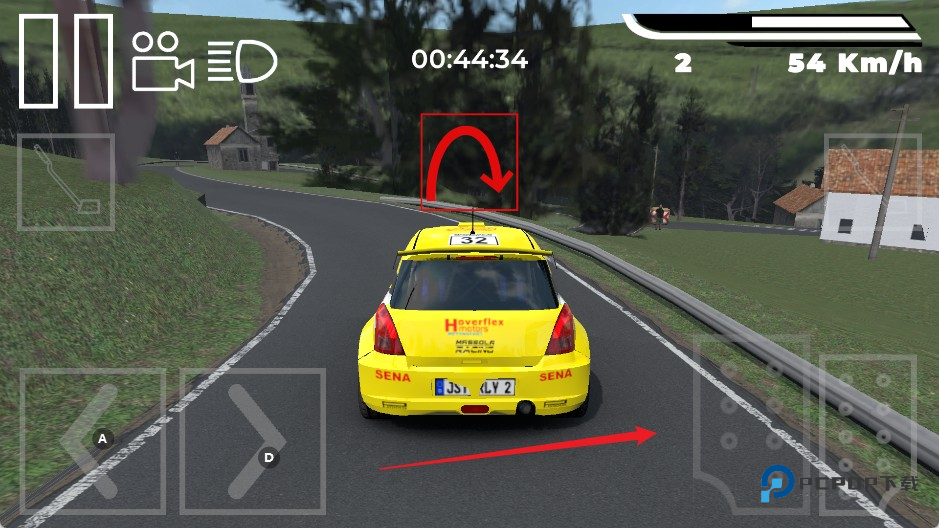Image resolution: width=939 pixels, height=528 pixels.
Task: Pause the race
Action: 66,60
